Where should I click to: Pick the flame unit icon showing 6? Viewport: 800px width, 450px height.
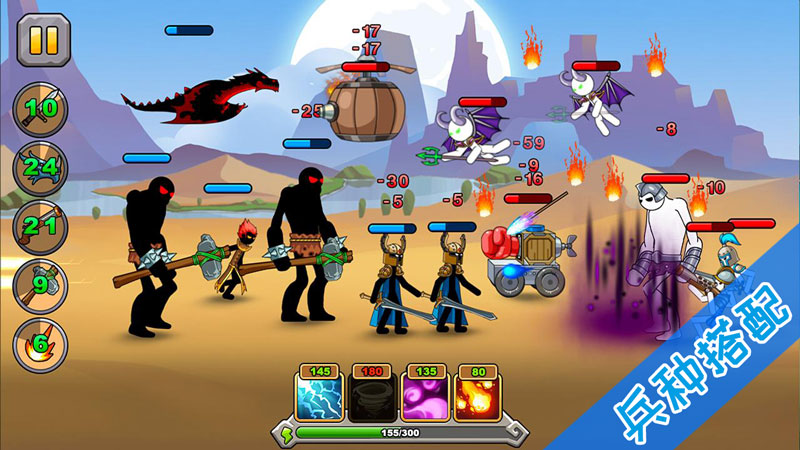tap(40, 342)
